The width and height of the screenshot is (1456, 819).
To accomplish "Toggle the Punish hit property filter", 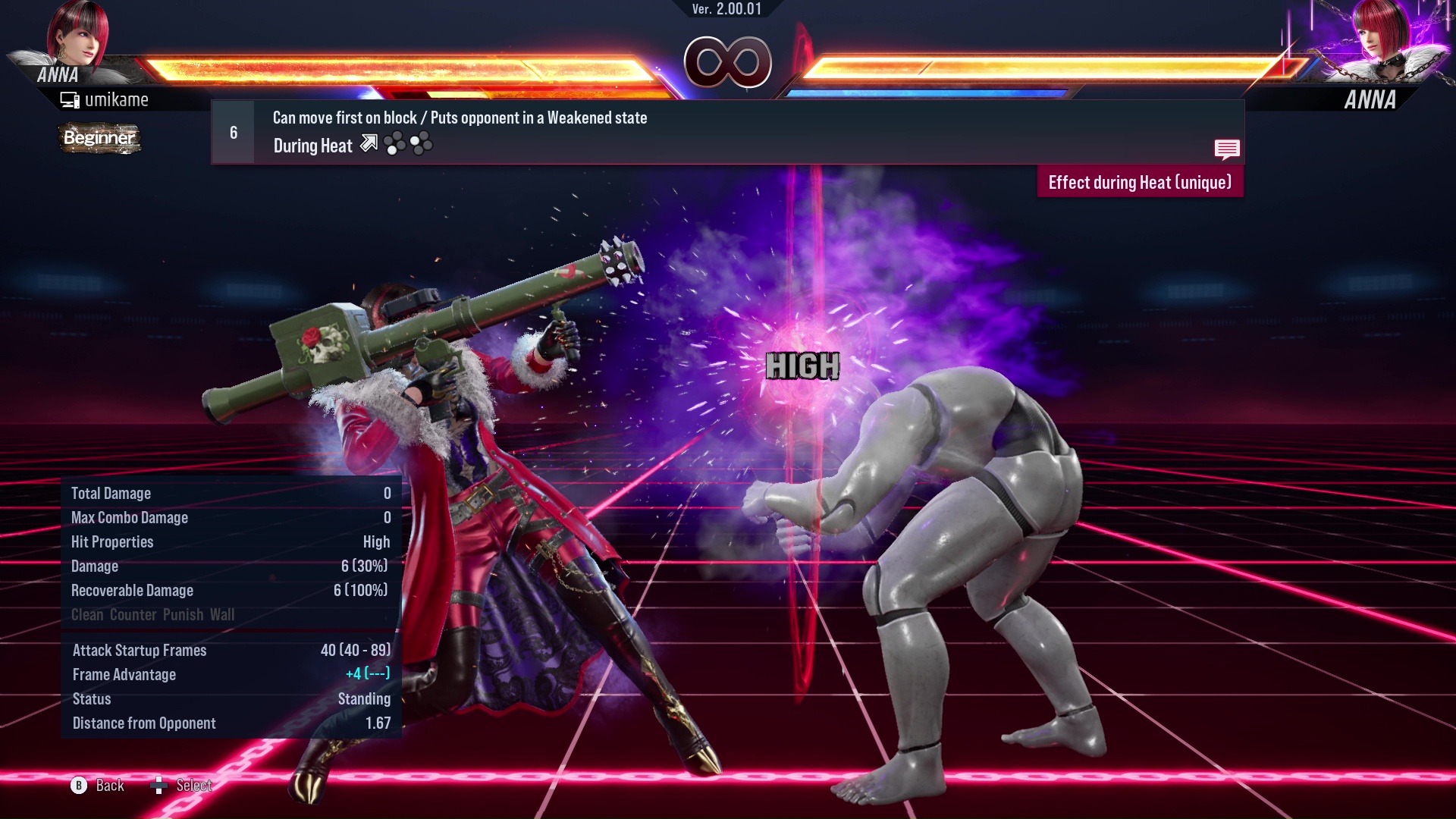I will tap(181, 615).
